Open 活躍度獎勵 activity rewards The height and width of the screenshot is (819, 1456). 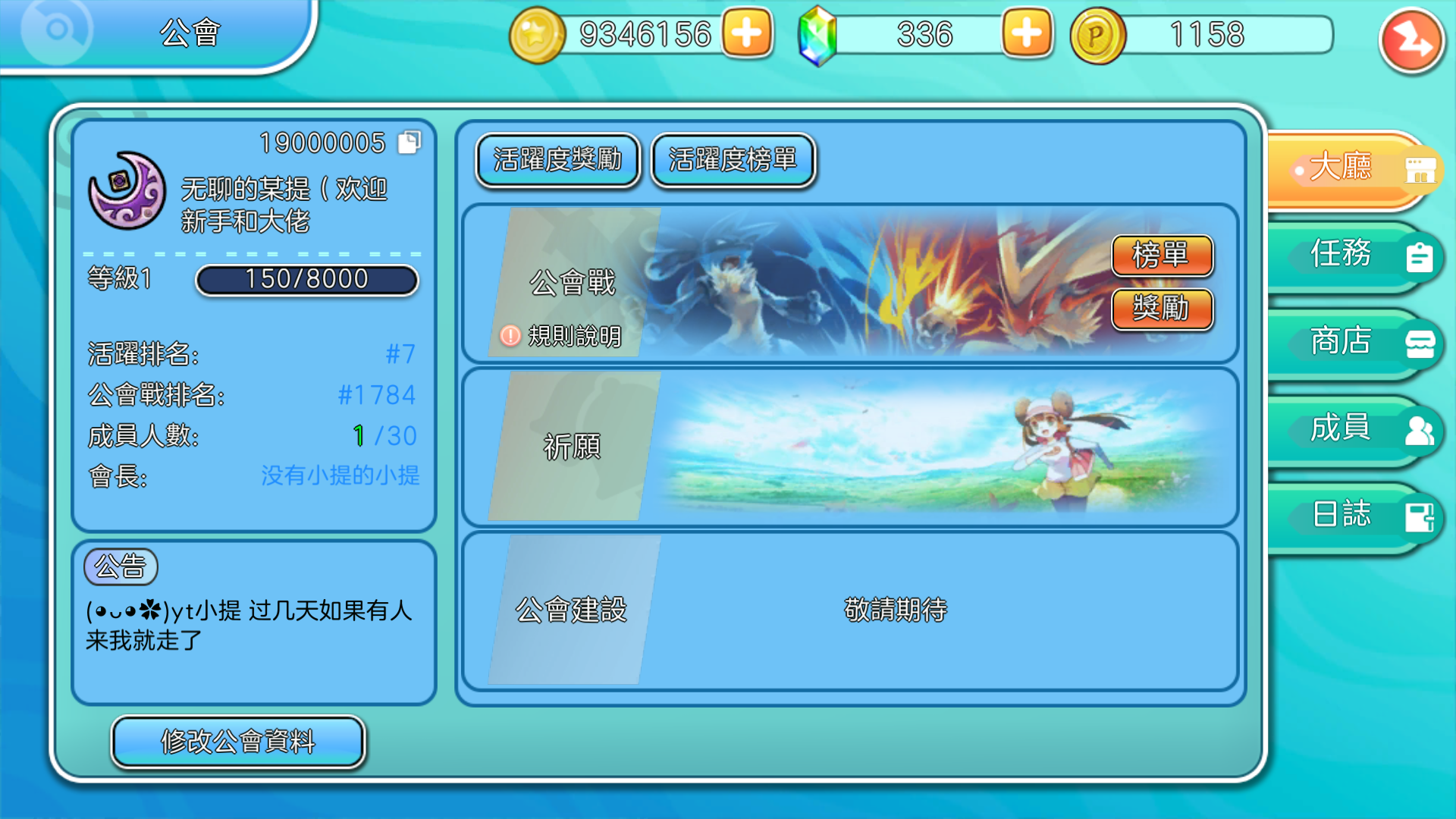point(557,161)
